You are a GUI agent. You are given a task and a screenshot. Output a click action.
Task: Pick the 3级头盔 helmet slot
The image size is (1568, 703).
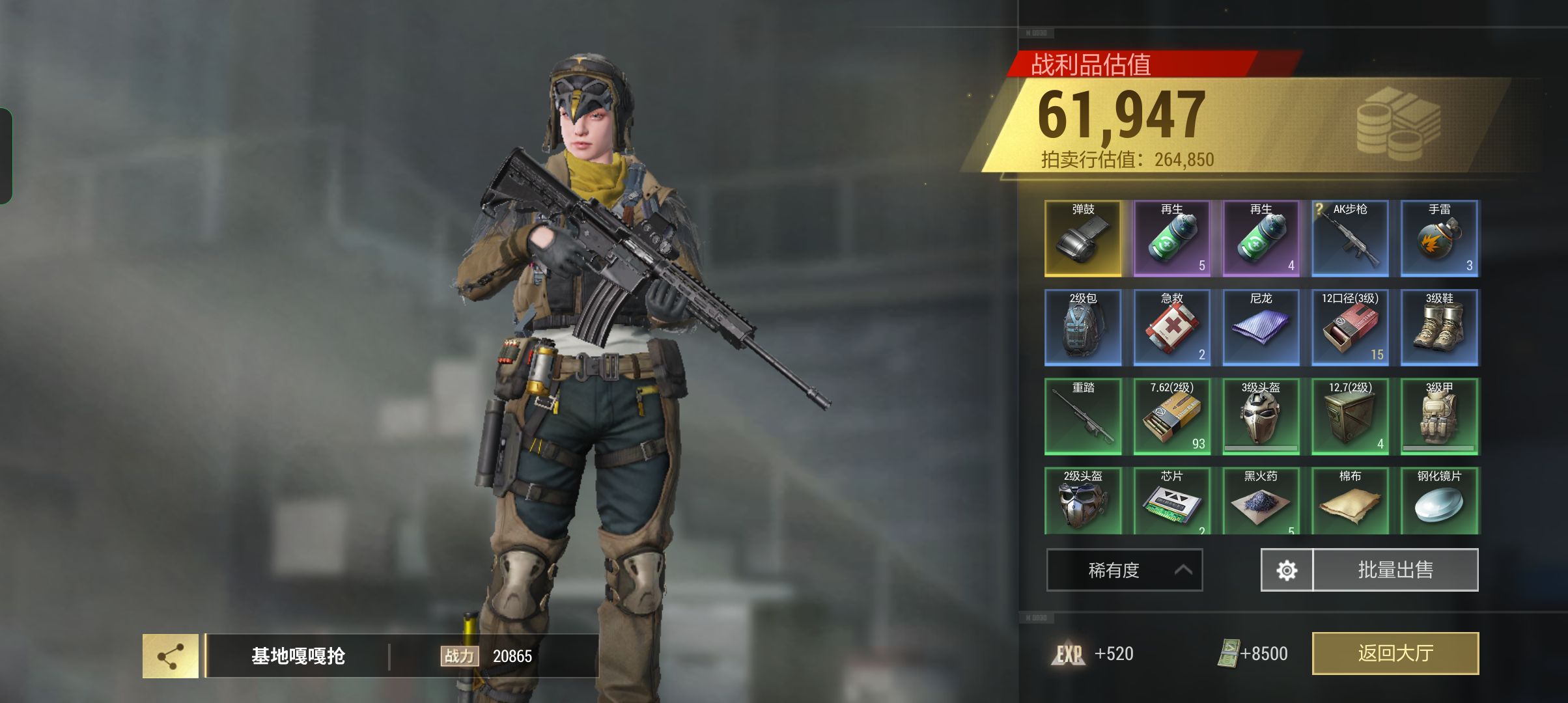[1261, 417]
